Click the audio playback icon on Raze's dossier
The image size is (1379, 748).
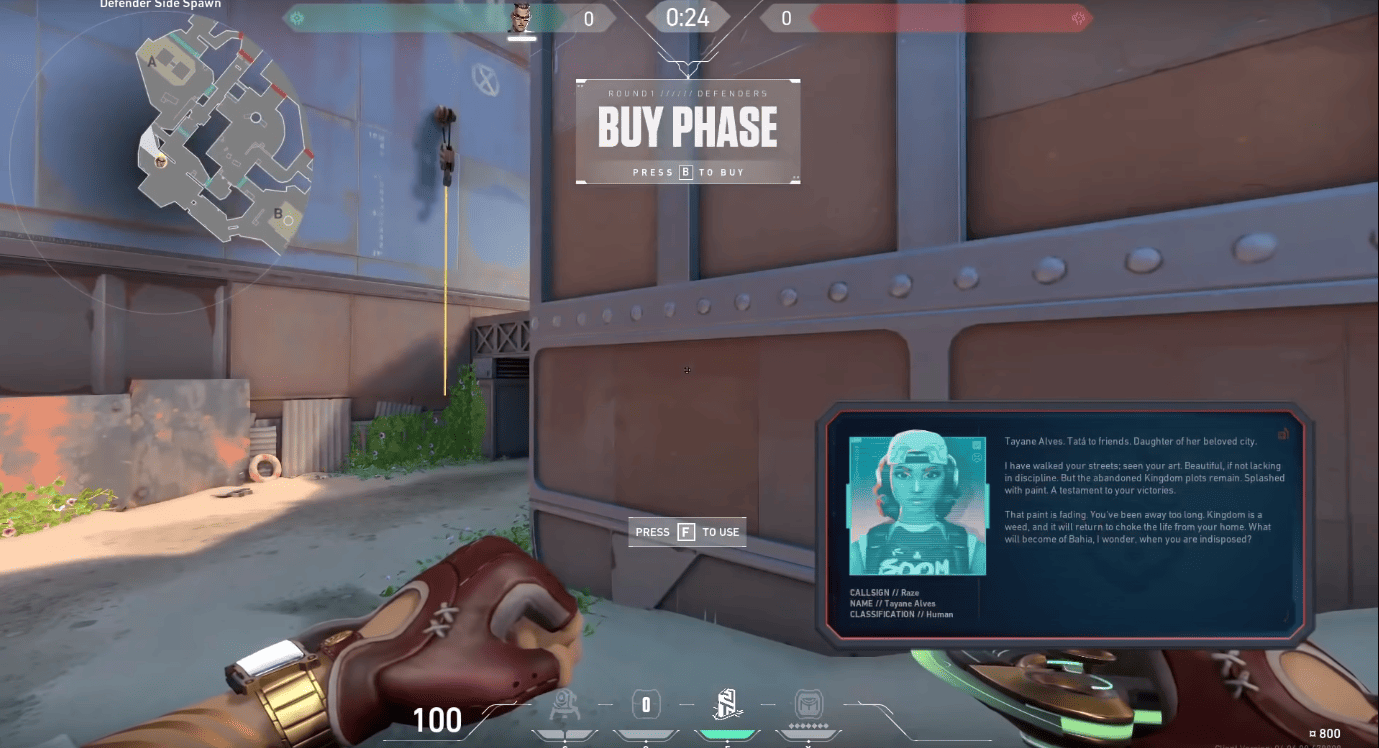[x=1284, y=434]
